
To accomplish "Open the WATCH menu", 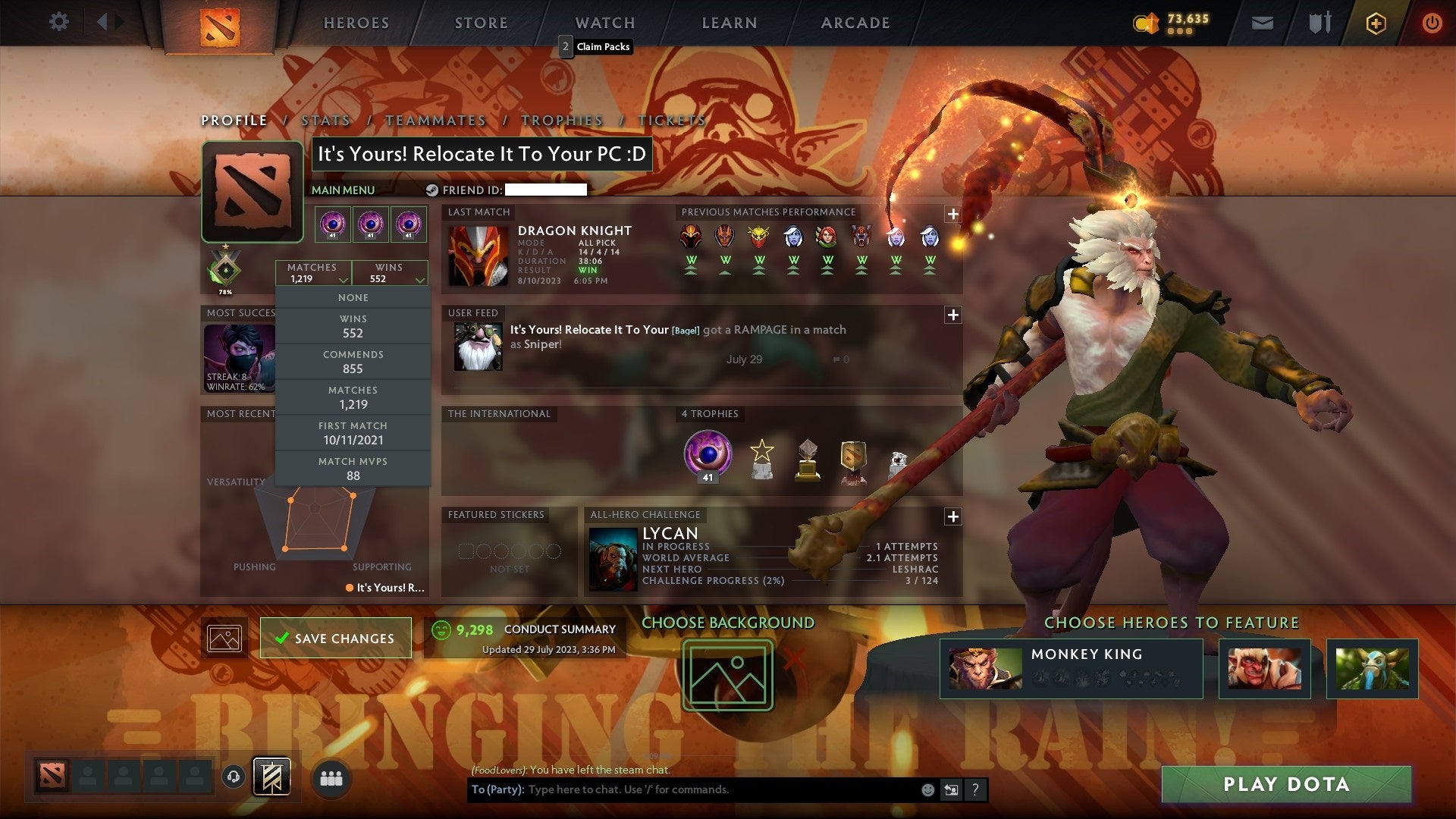I will click(604, 22).
